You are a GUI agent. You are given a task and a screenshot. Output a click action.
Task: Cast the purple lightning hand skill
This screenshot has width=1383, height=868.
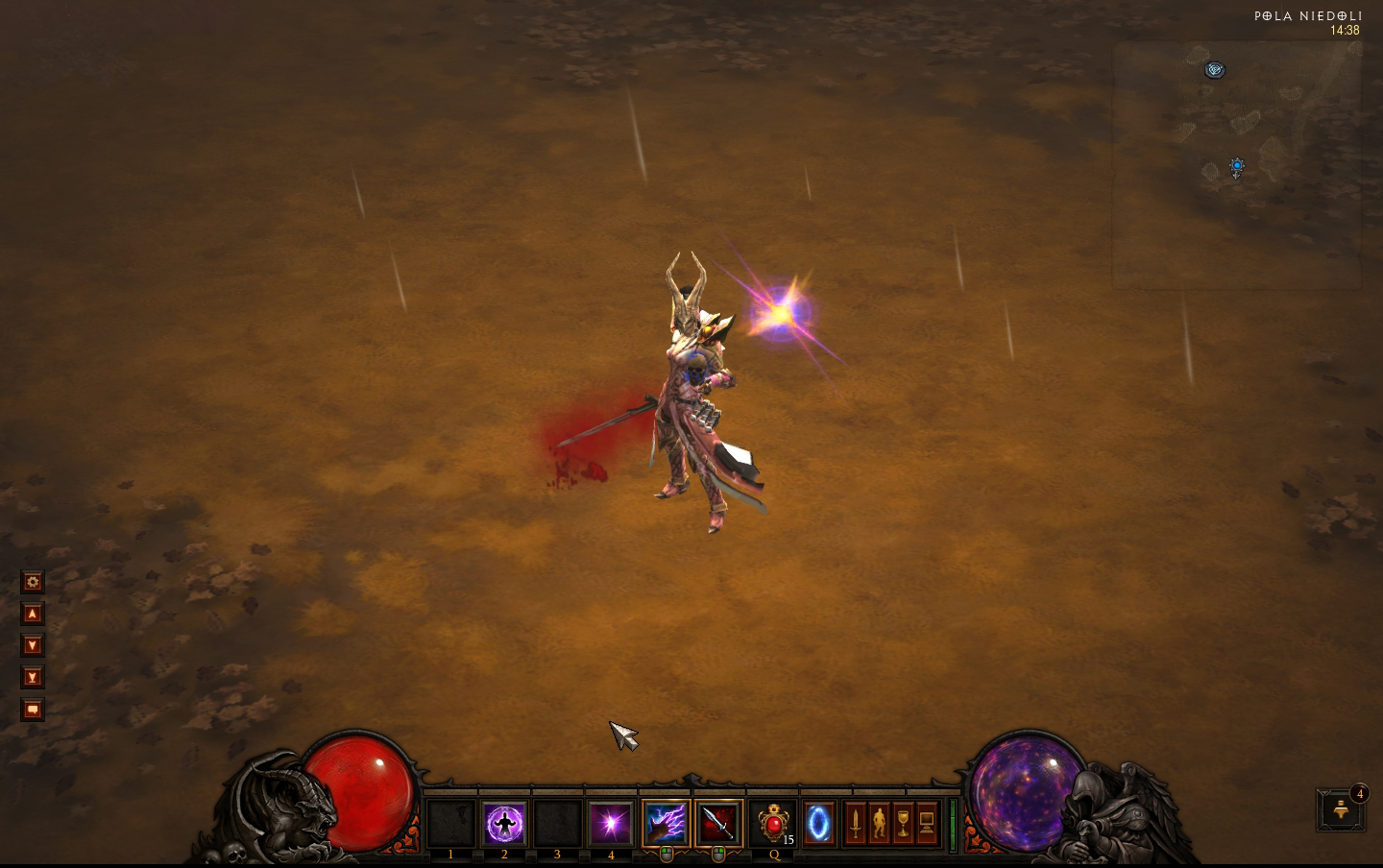666,824
